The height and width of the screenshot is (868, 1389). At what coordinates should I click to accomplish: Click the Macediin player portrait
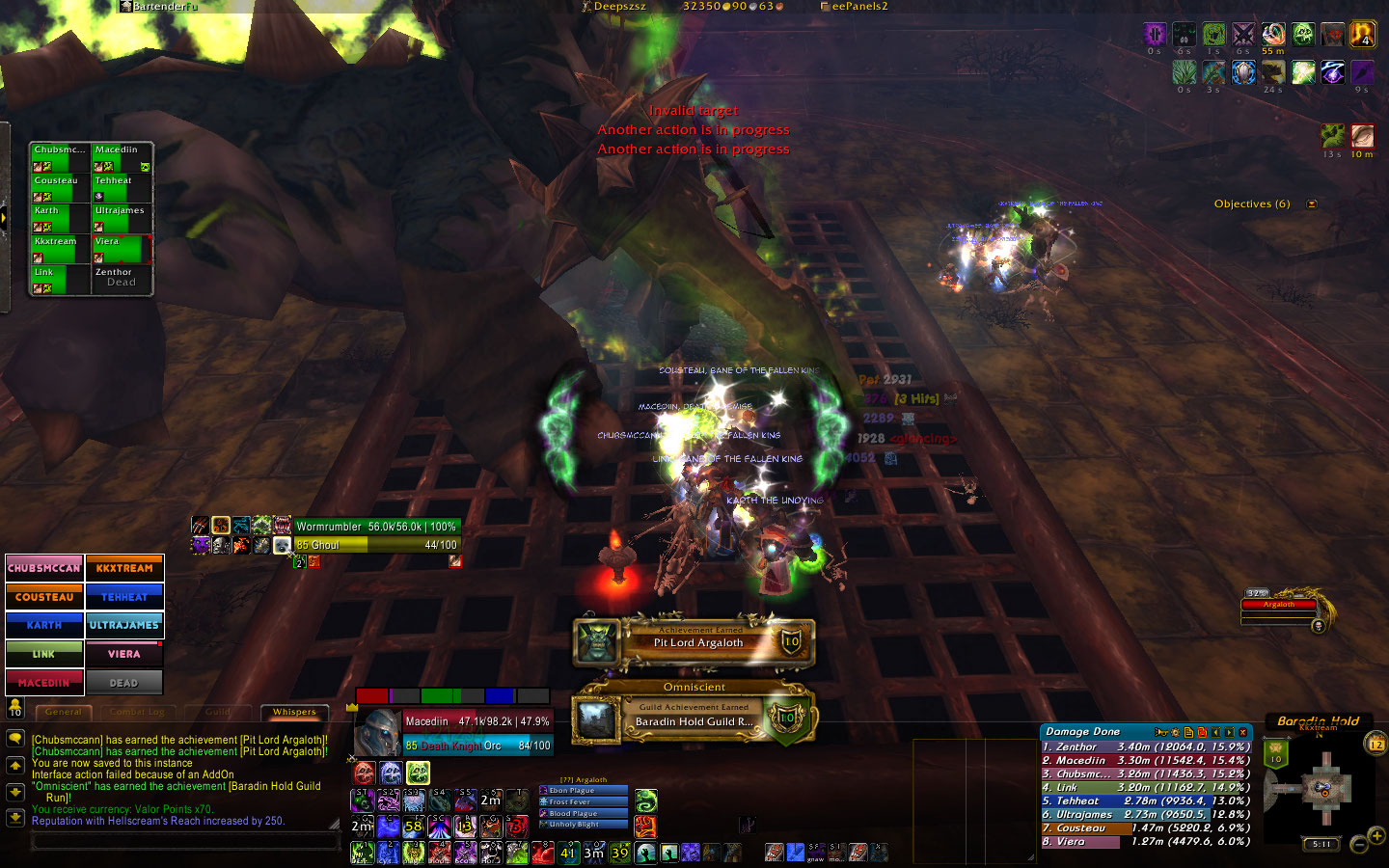point(377,733)
